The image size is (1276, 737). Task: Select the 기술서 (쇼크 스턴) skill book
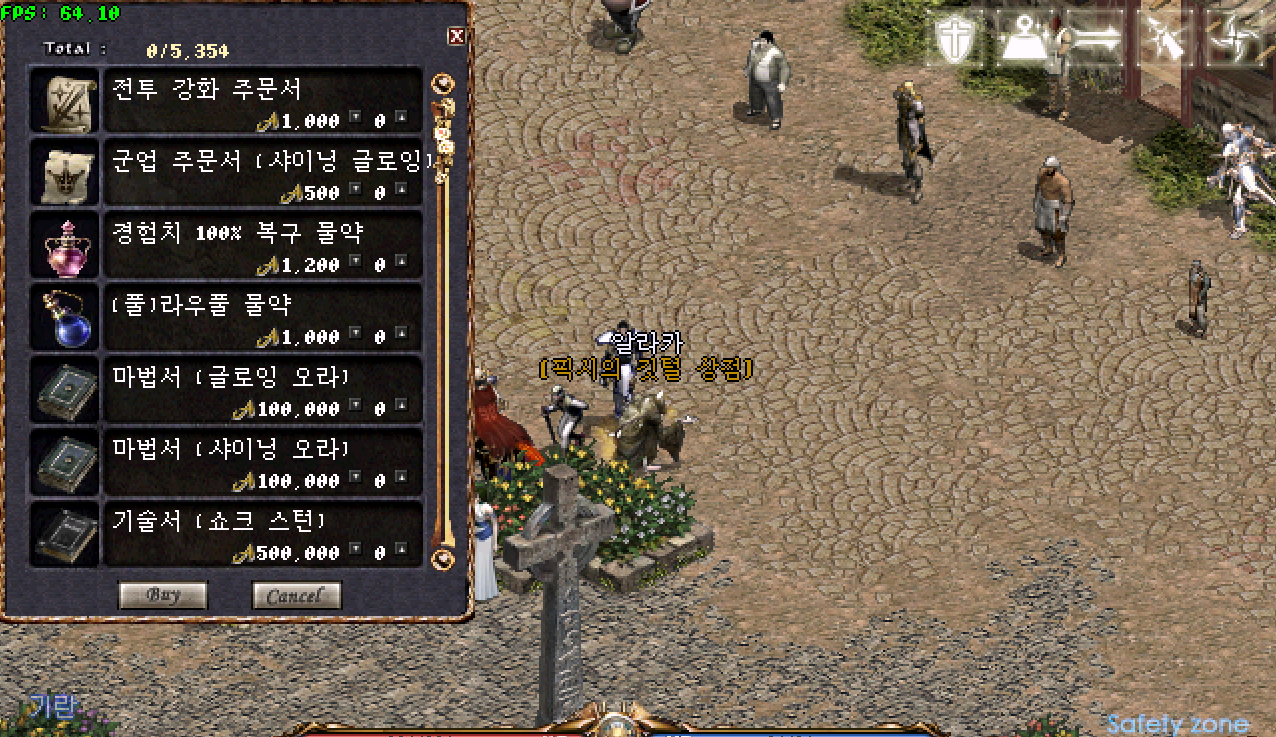pos(65,532)
